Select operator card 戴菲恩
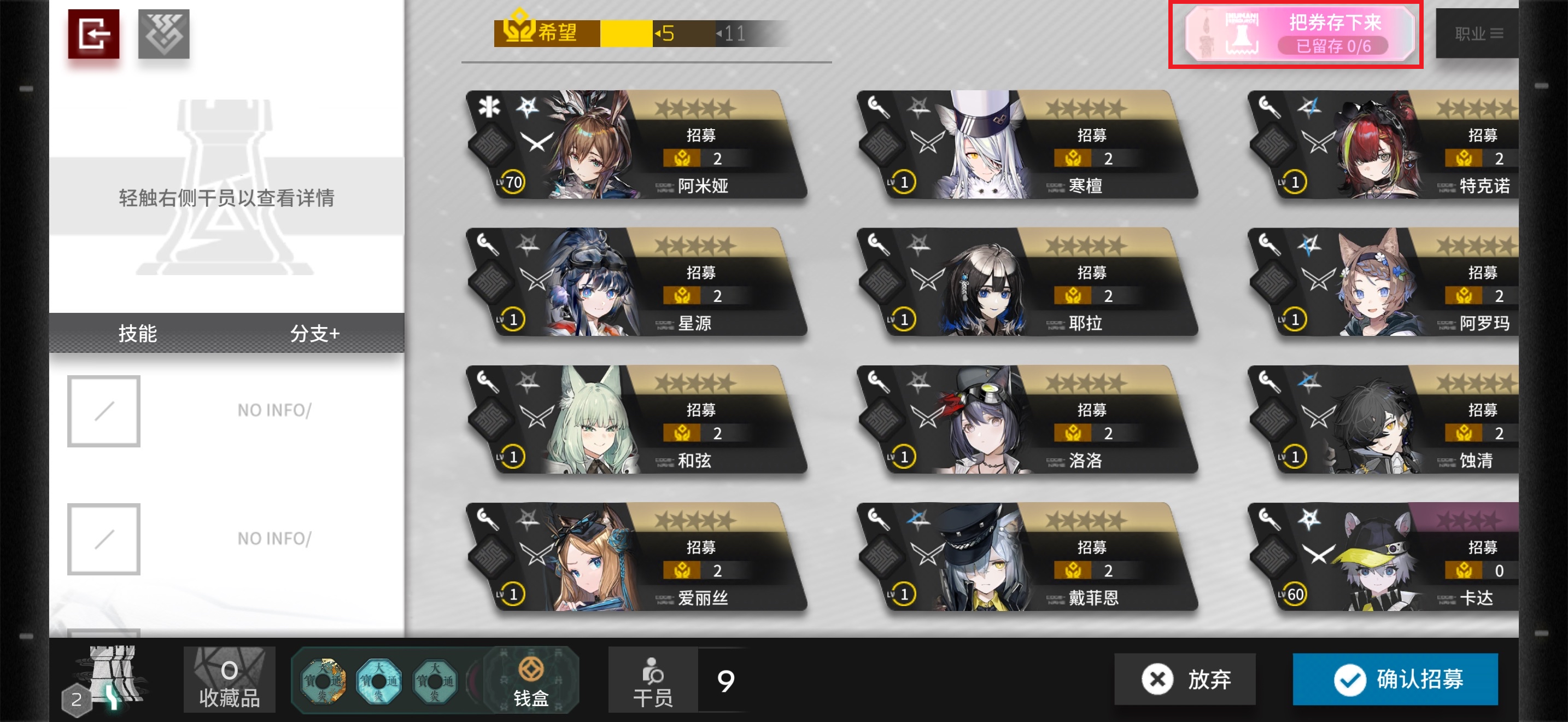 point(1027,557)
